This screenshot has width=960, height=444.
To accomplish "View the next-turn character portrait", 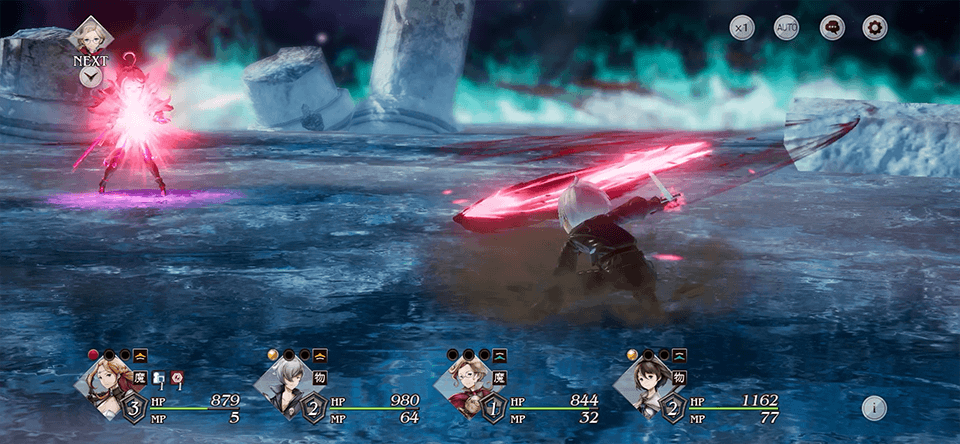I will click(90, 35).
